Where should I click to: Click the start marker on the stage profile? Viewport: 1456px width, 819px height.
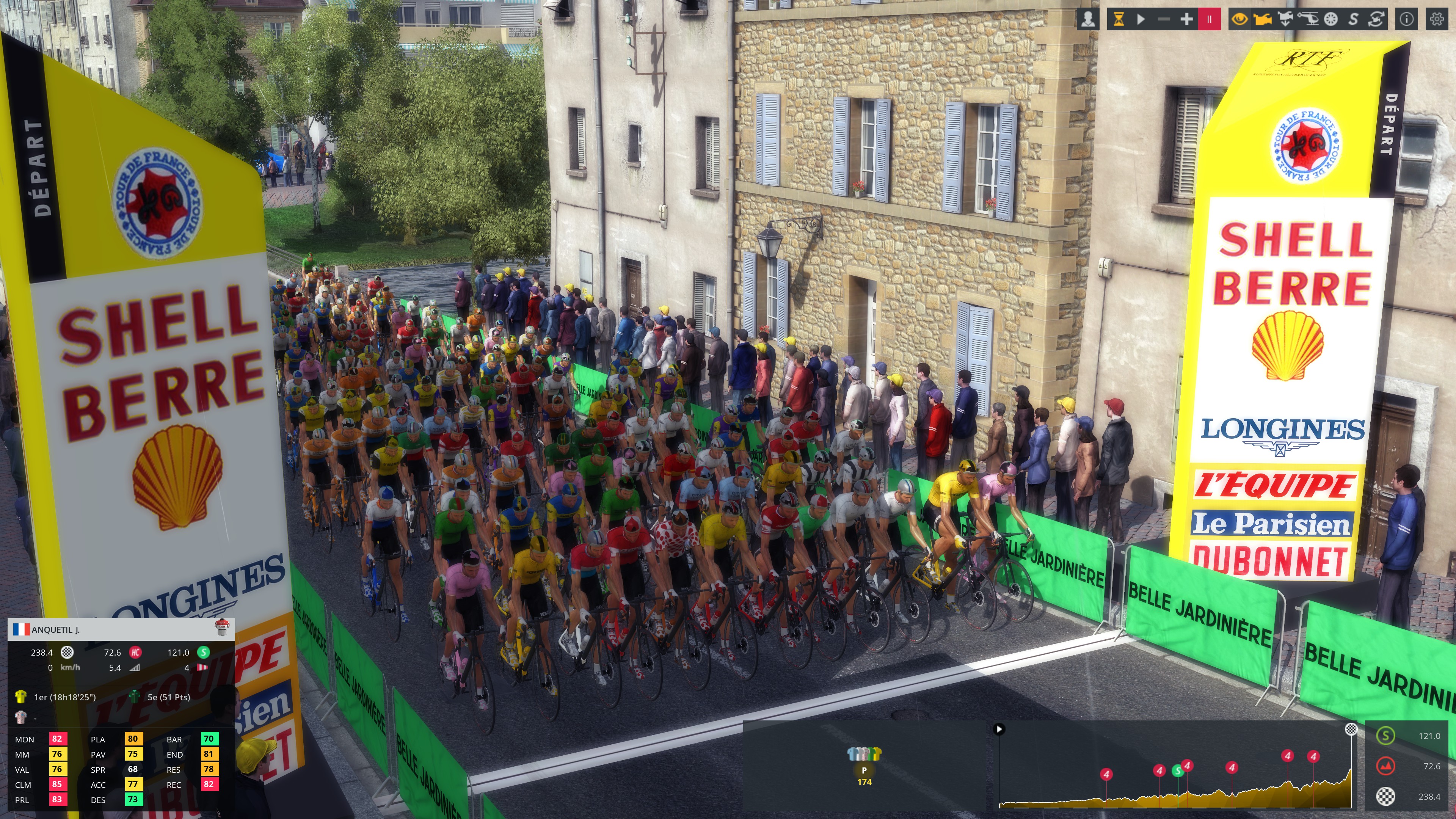tap(999, 729)
